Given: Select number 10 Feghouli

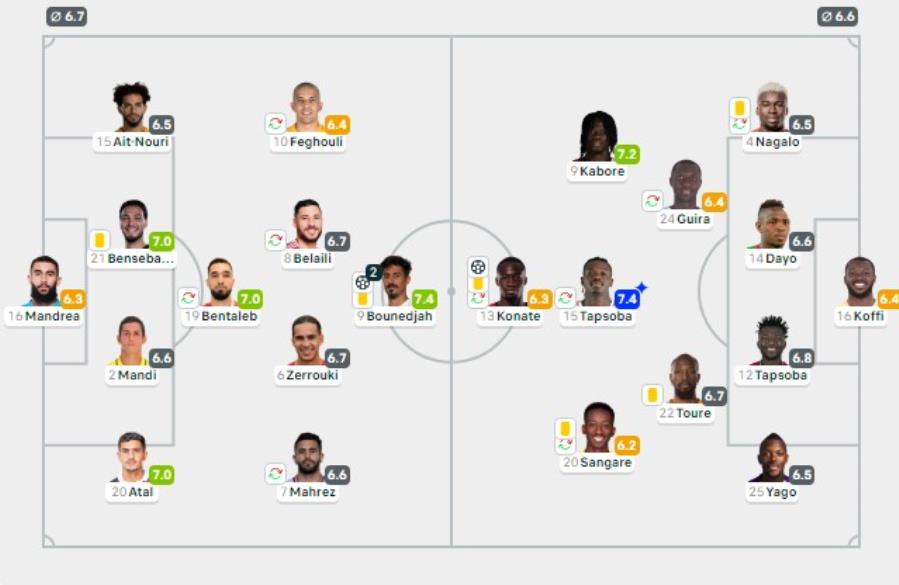Looking at the screenshot, I should [307, 109].
